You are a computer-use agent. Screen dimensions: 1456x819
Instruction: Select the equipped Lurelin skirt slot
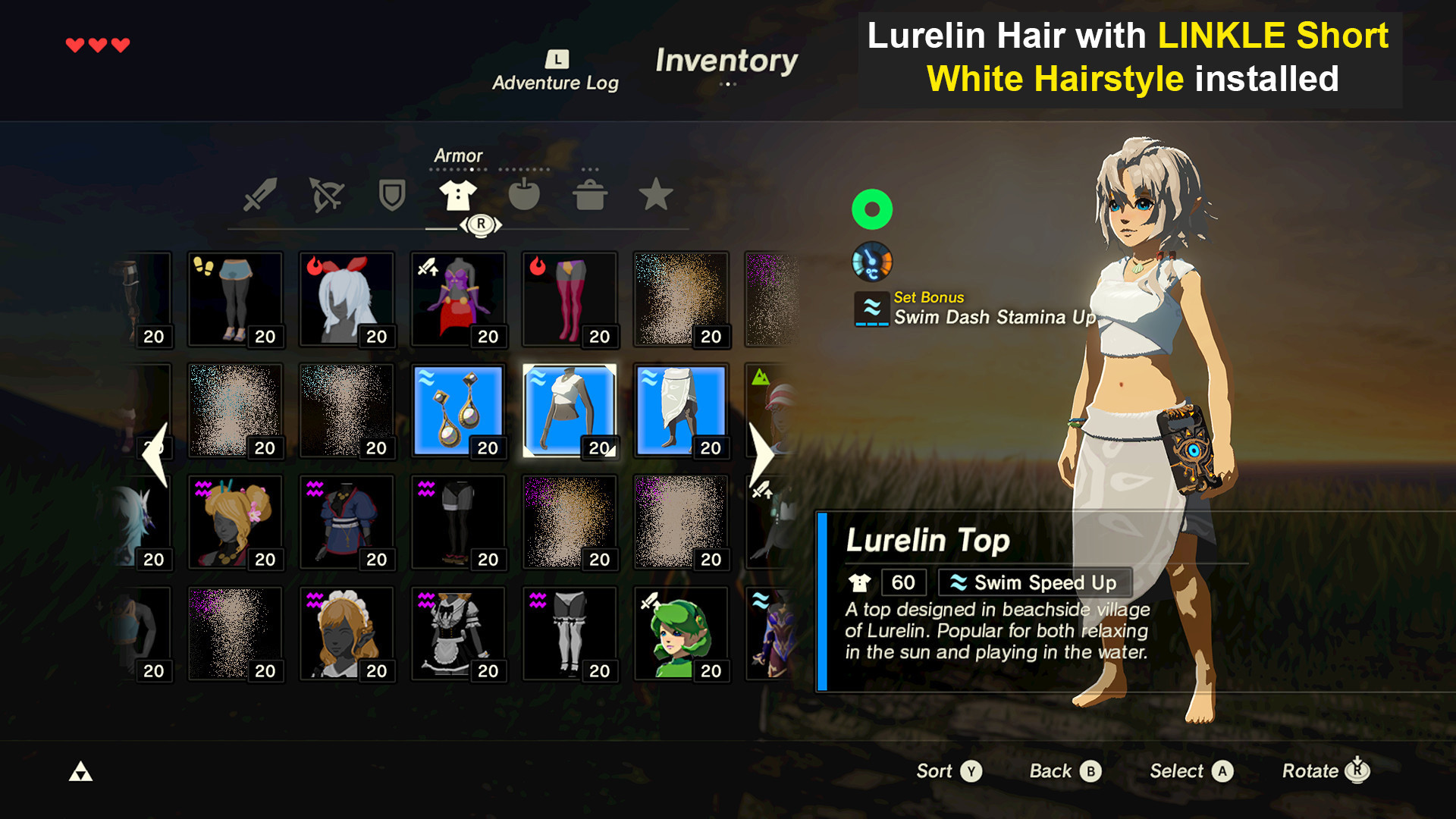pyautogui.click(x=681, y=409)
